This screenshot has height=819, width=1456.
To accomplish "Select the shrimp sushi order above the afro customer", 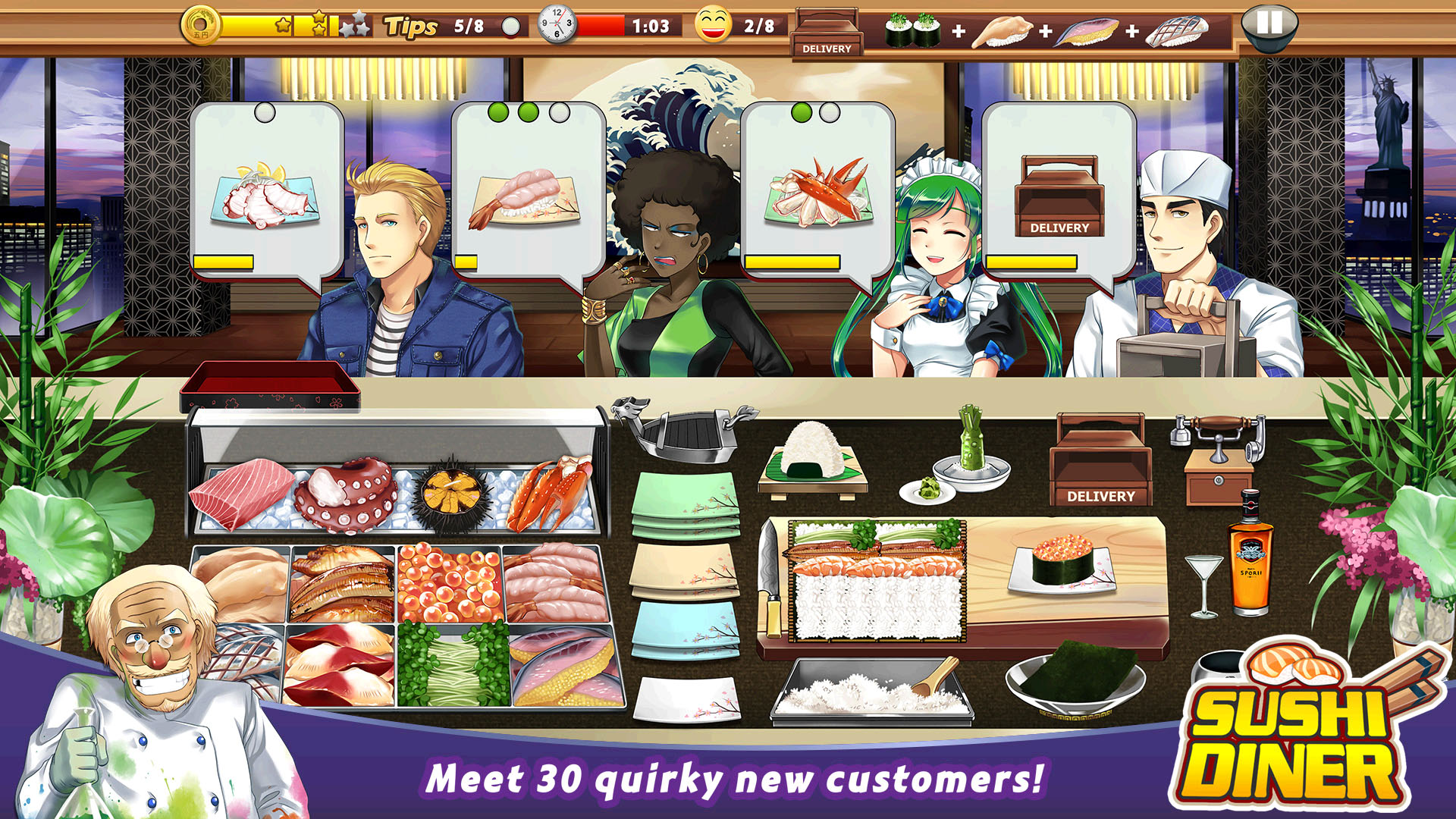I will pos(523,197).
